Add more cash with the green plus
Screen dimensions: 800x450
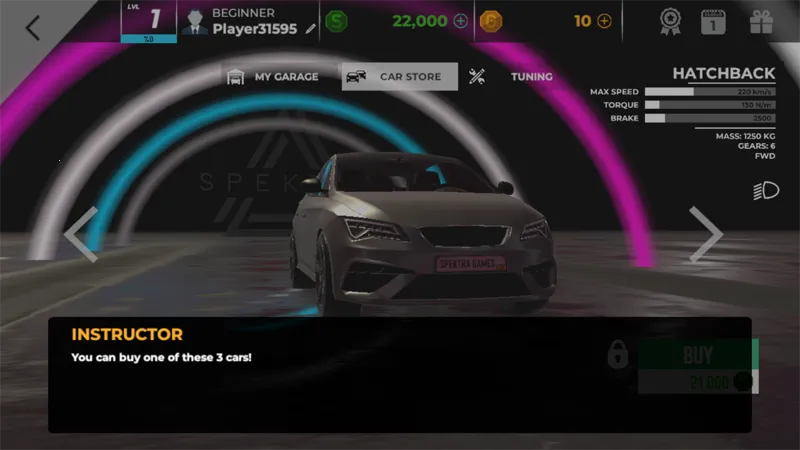tap(460, 21)
